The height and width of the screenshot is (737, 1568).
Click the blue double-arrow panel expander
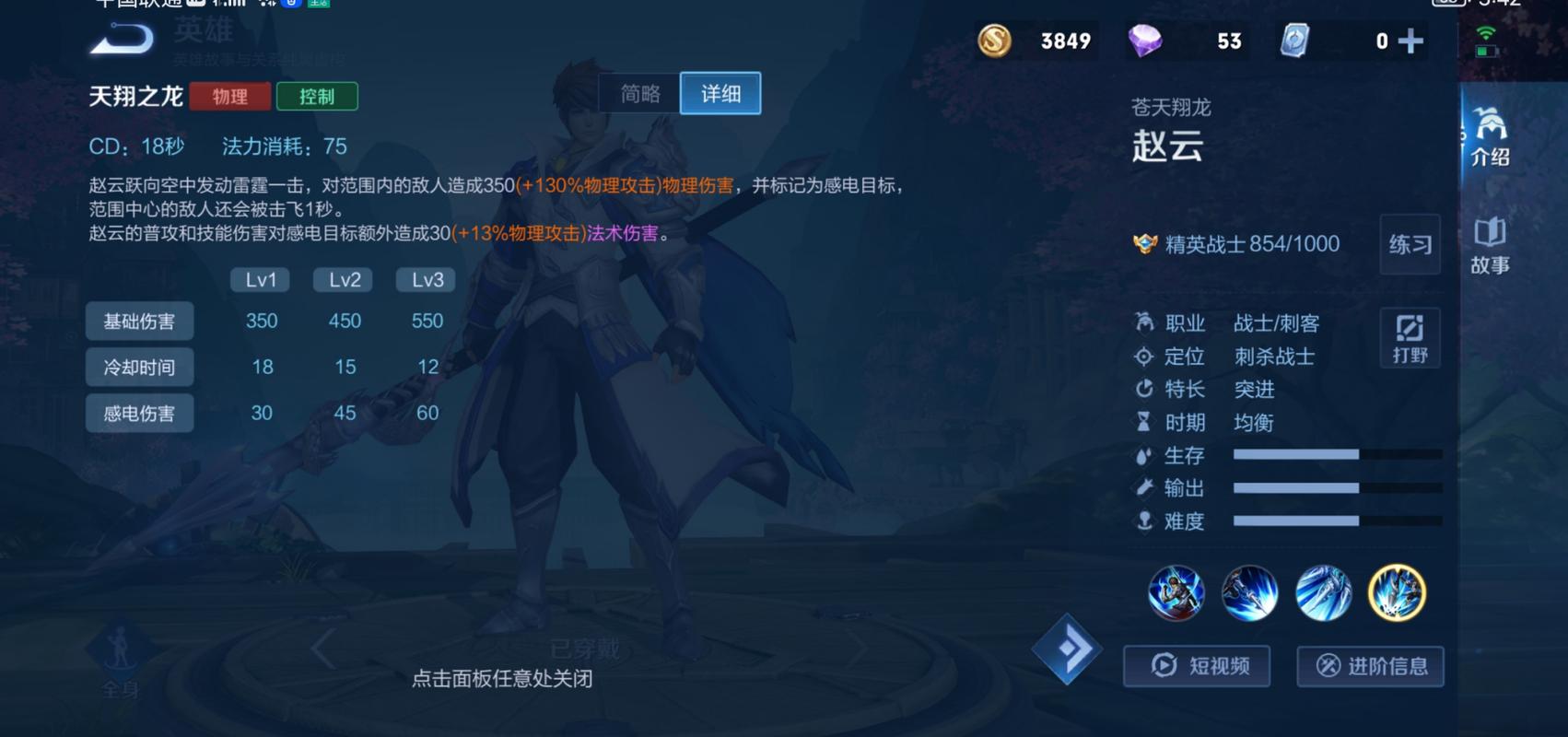pyautogui.click(x=1069, y=648)
